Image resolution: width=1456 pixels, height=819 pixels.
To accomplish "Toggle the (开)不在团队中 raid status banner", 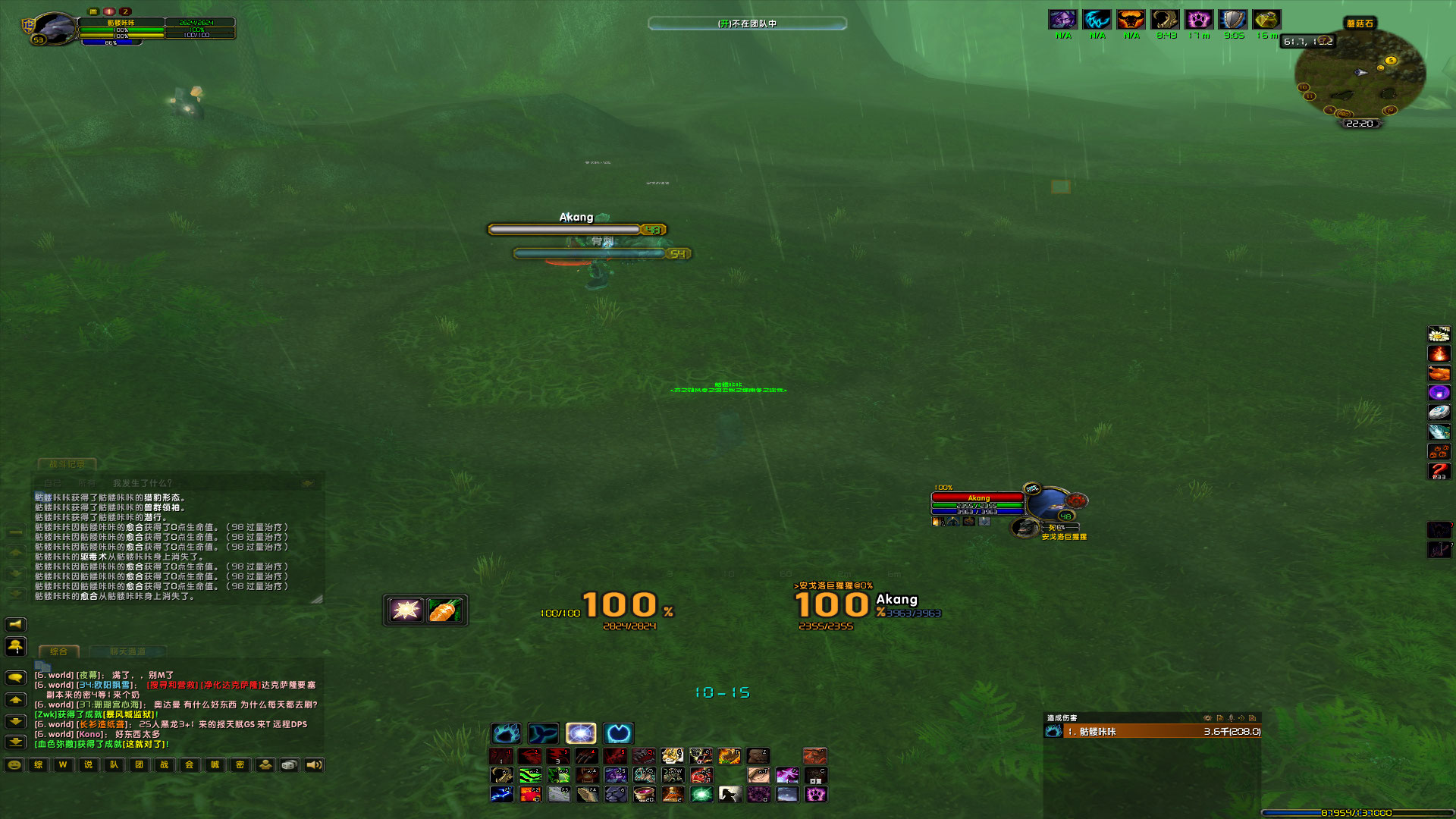I will 747,24.
